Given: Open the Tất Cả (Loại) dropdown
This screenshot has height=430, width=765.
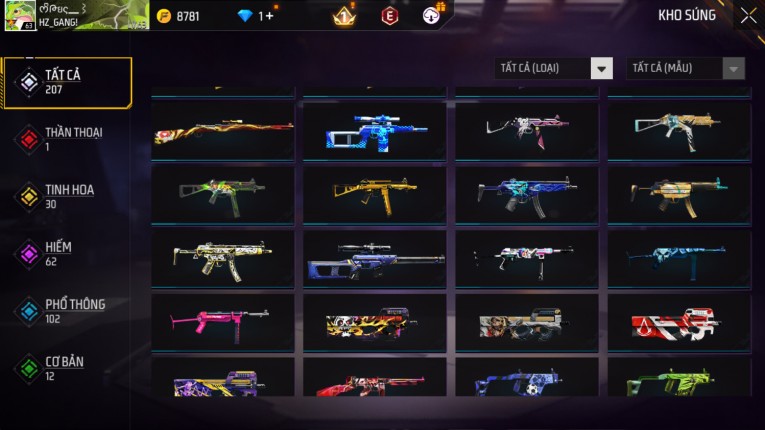Looking at the screenshot, I should [x=554, y=68].
